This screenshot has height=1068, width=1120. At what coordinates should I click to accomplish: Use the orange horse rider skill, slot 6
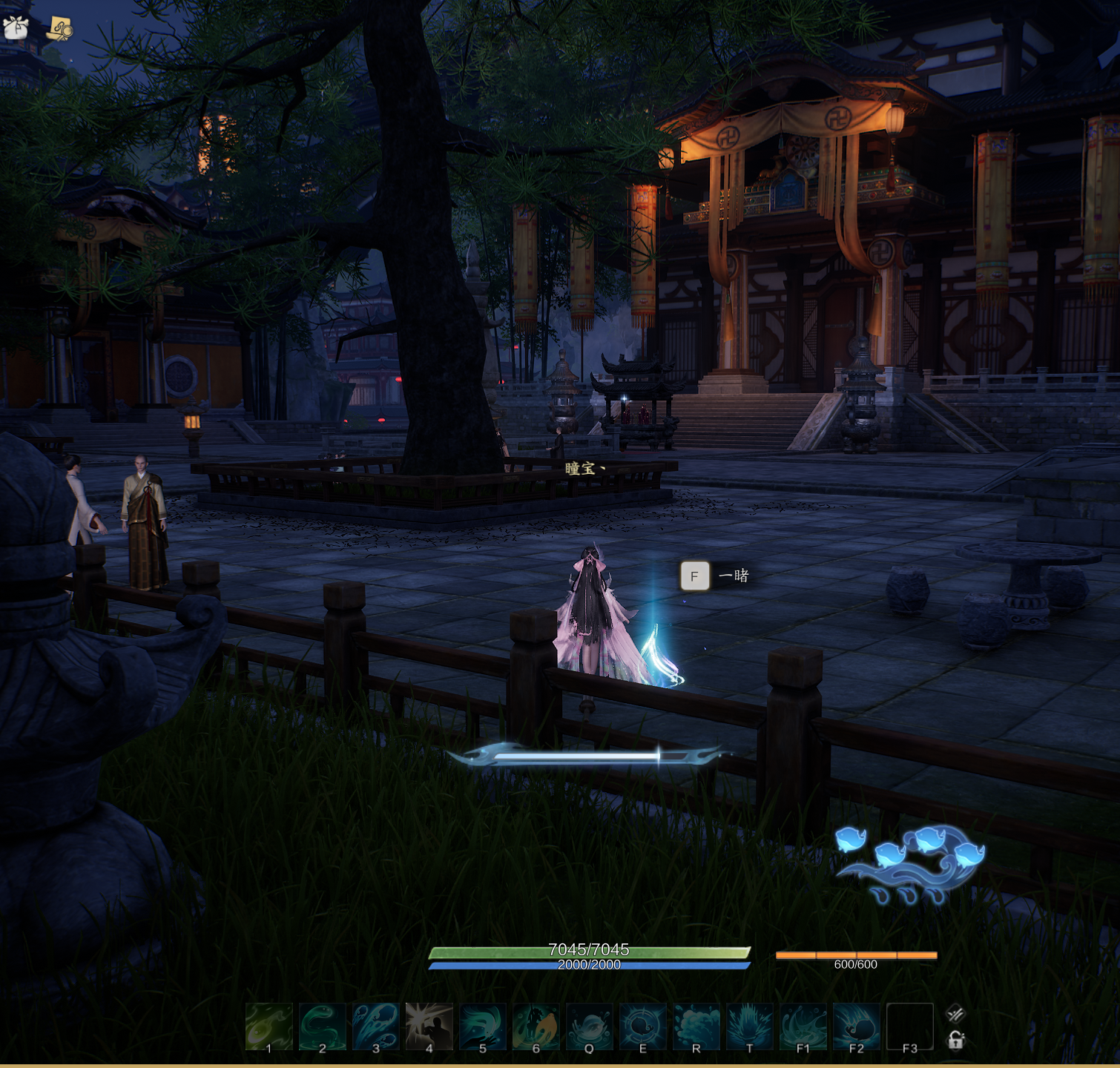coord(536,1026)
